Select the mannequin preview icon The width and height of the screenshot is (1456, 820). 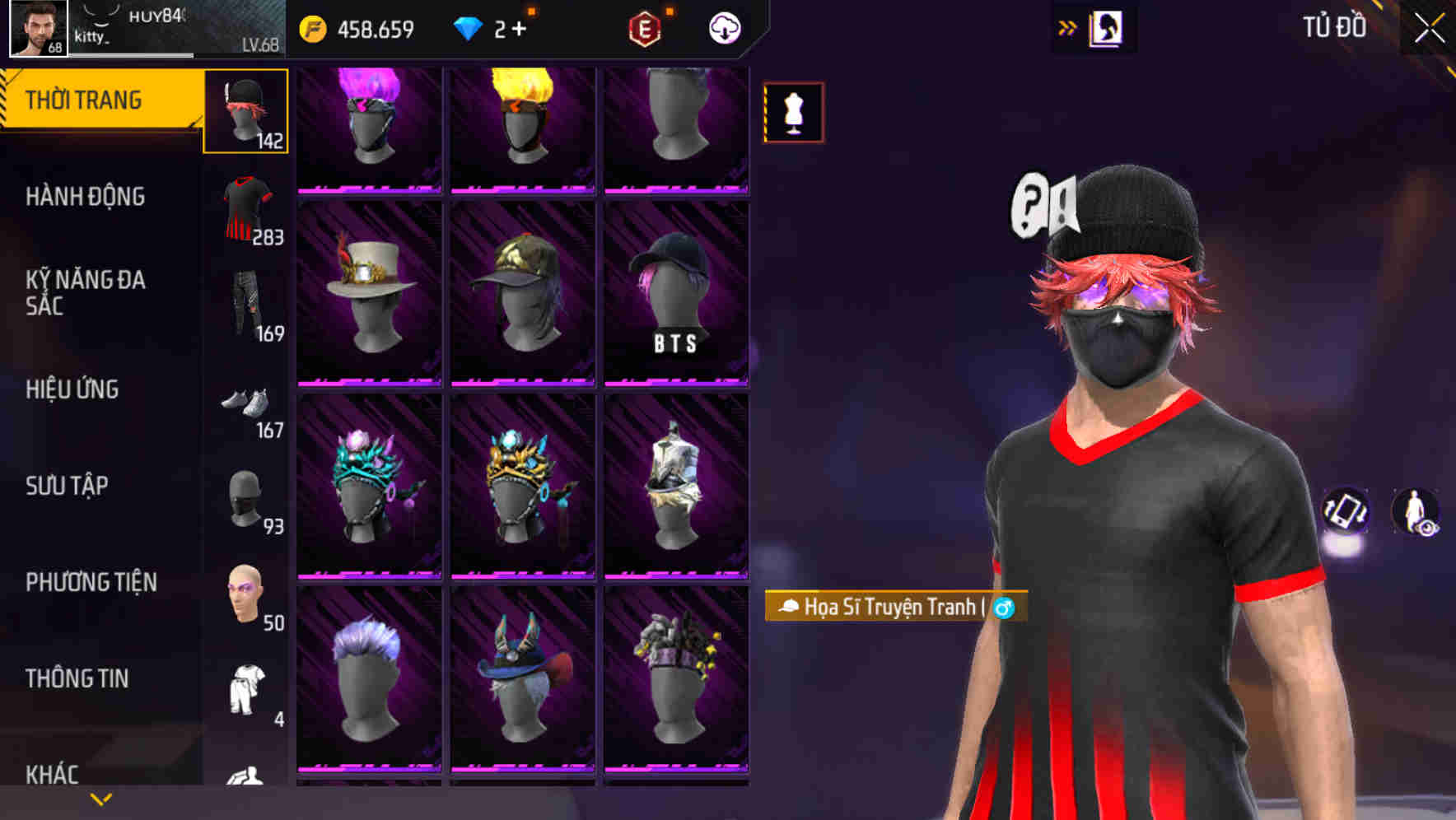click(793, 113)
